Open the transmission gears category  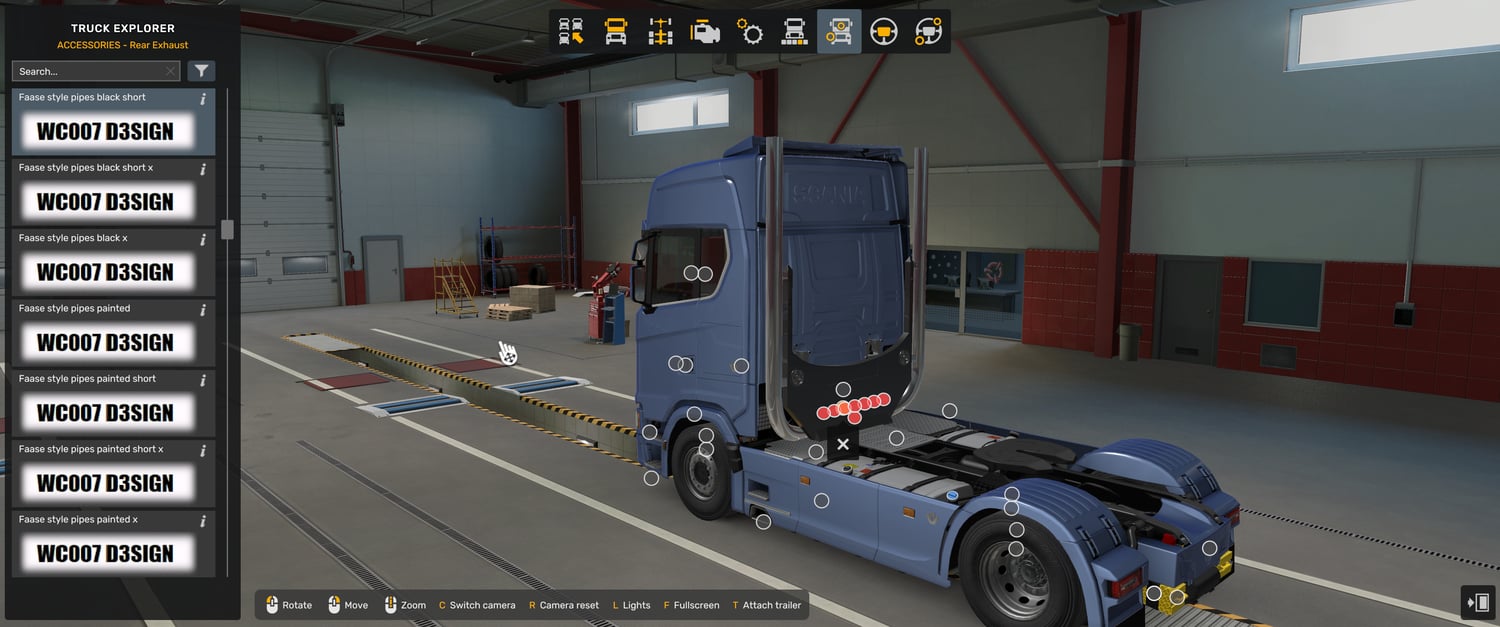point(750,32)
